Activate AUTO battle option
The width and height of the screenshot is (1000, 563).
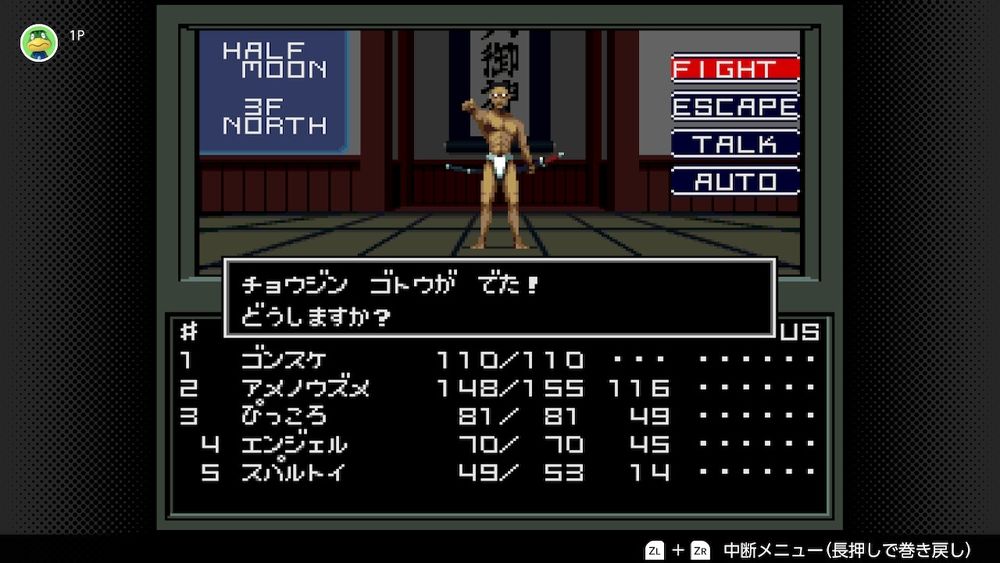tap(735, 182)
